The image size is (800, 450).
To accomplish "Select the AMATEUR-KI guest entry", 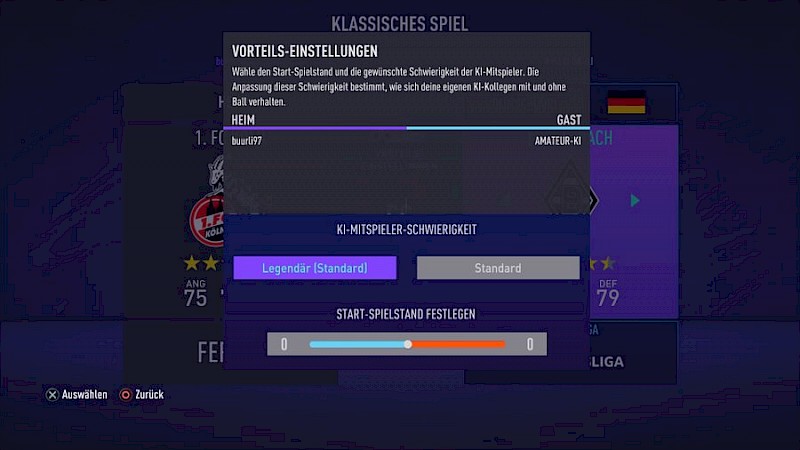I will [x=557, y=141].
